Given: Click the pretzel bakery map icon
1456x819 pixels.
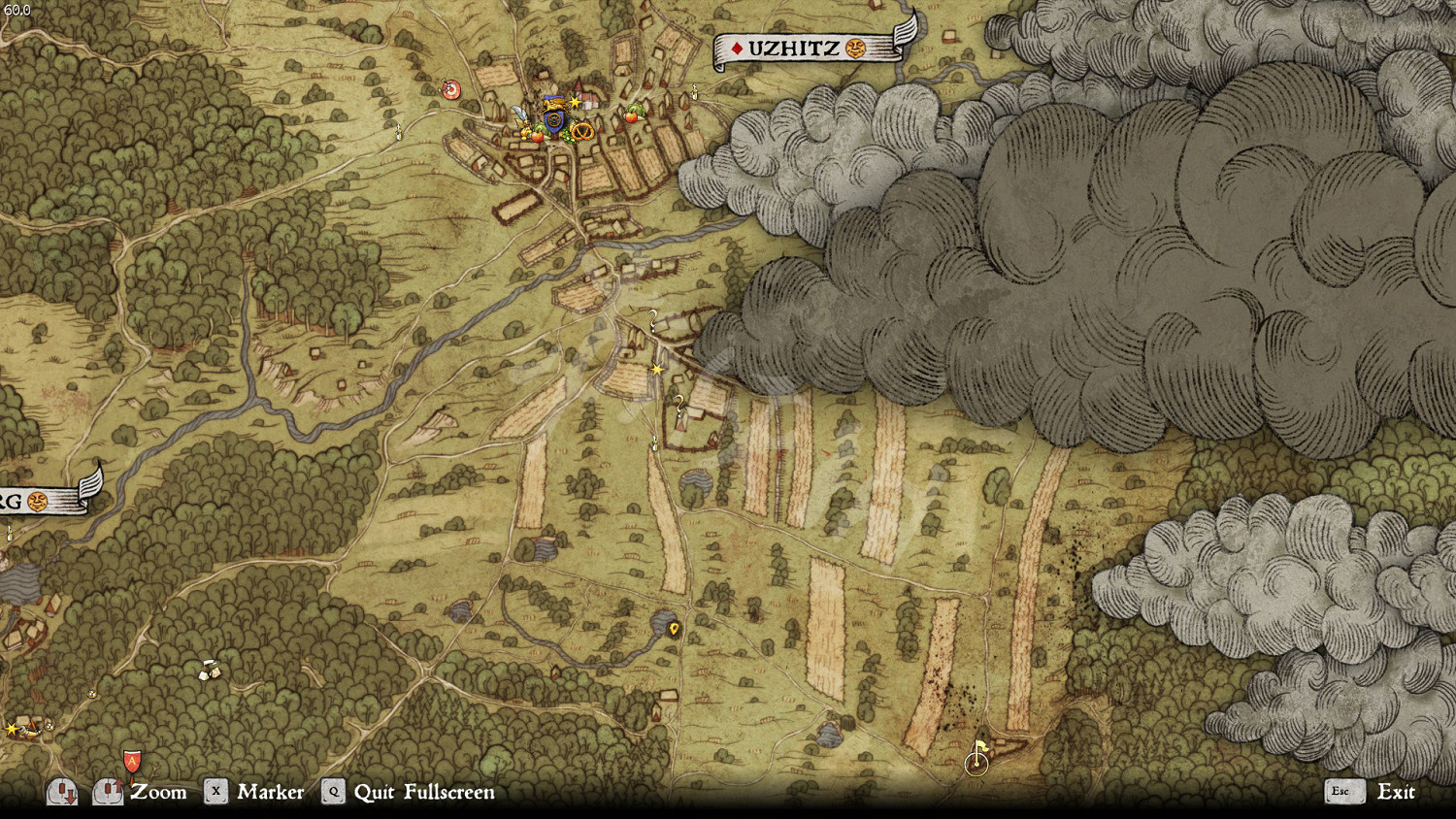Looking at the screenshot, I should coord(582,130).
